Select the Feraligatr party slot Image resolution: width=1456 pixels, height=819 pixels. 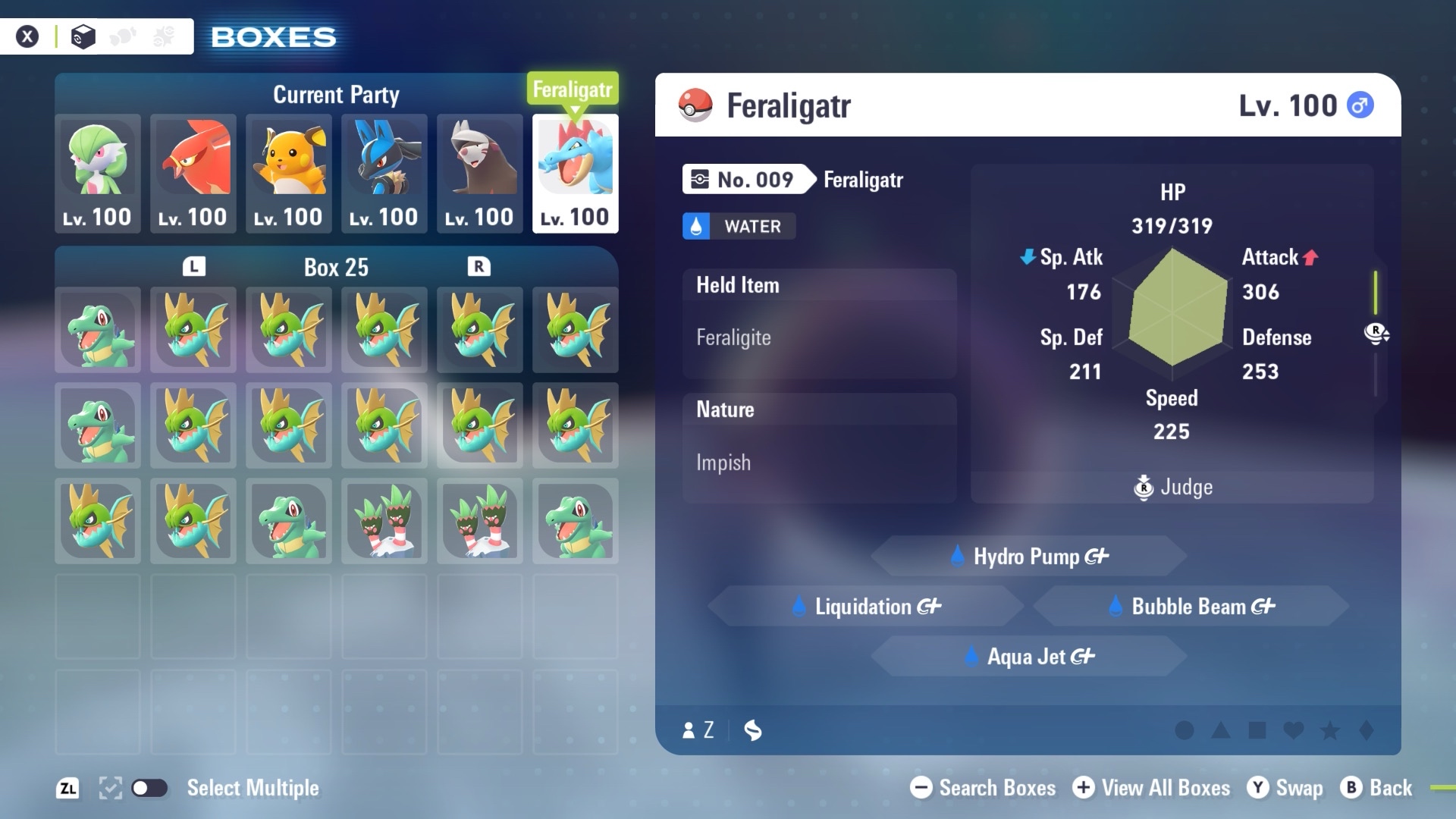pos(576,173)
